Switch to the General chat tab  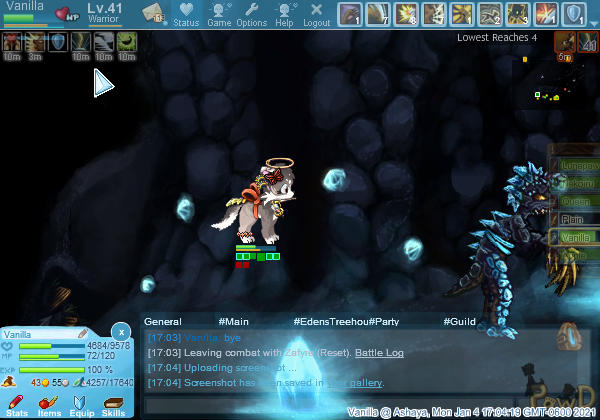click(x=162, y=322)
